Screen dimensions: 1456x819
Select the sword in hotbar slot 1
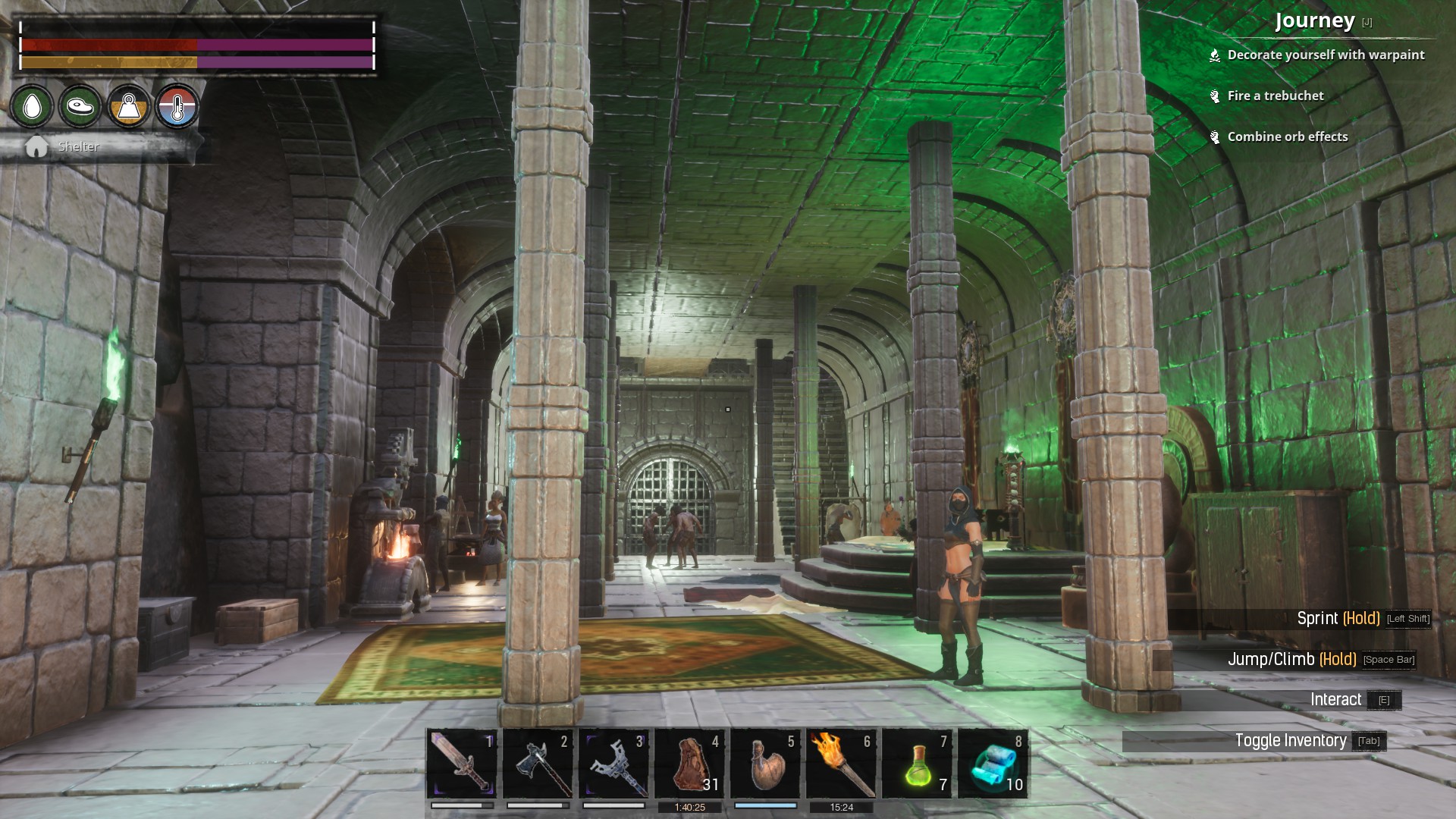pos(462,763)
